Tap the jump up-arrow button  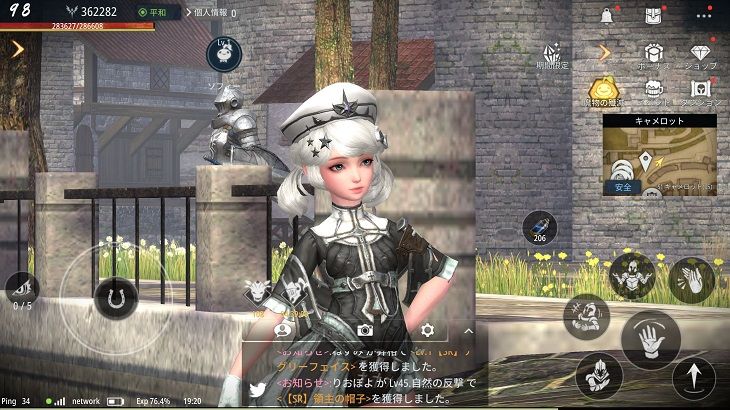click(693, 378)
